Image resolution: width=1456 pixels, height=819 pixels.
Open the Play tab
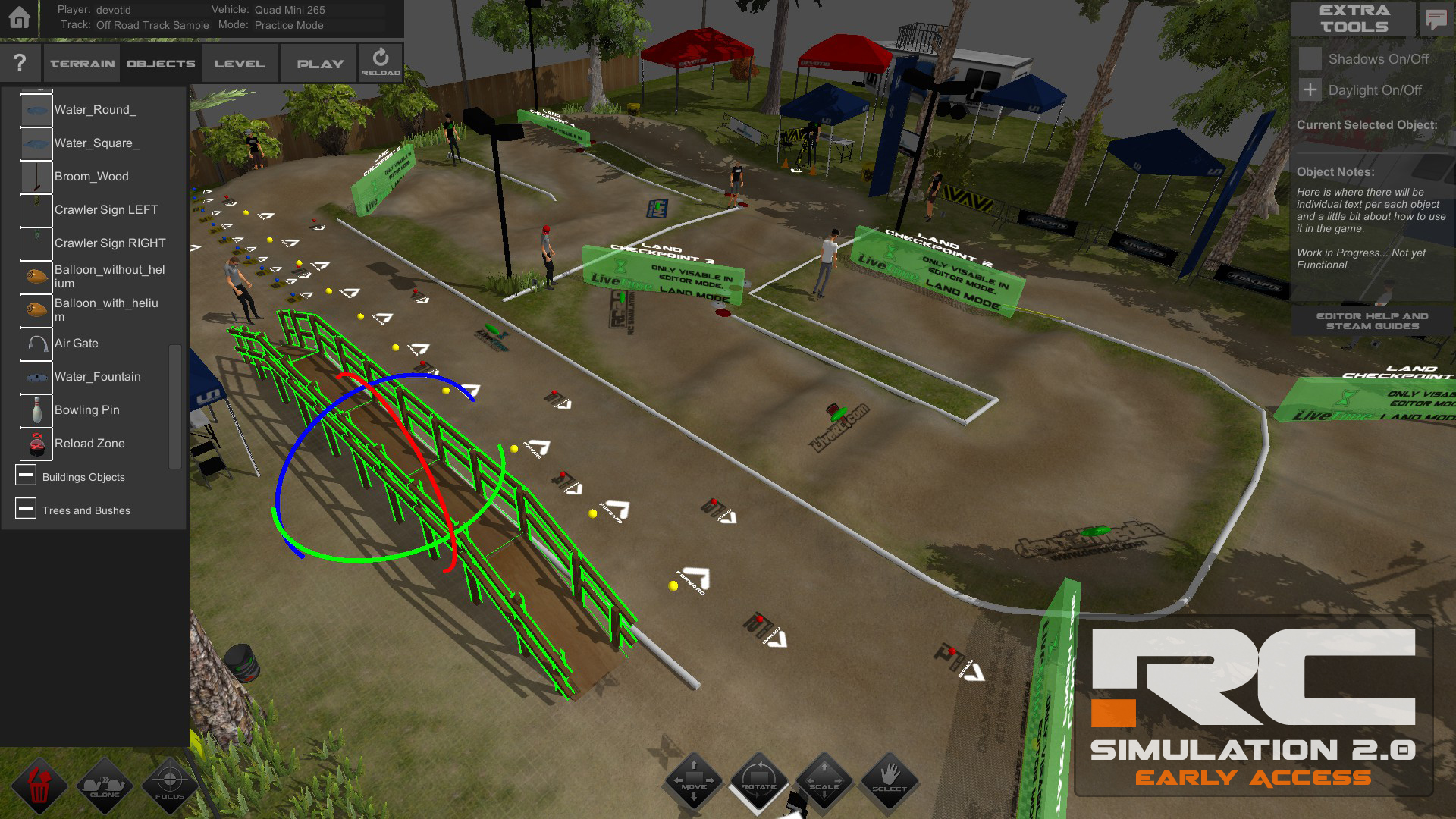318,62
